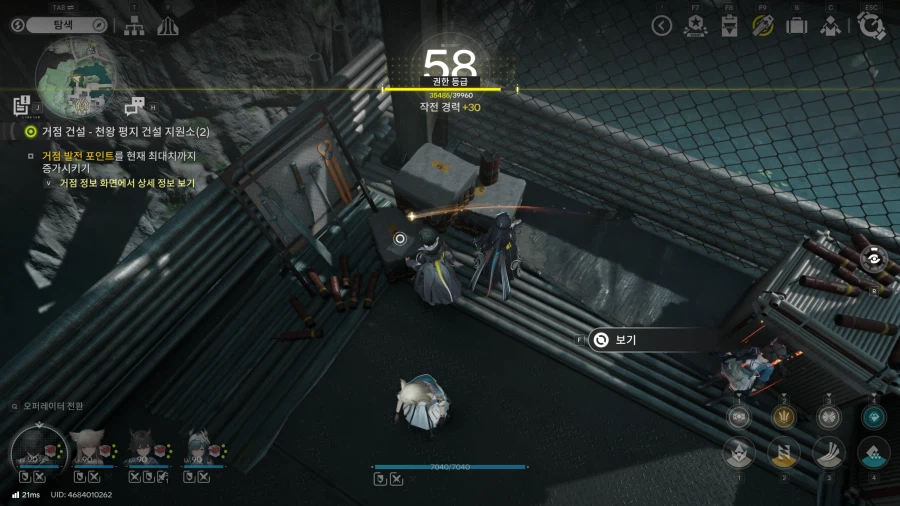Open the road-shaped icon beside the network chart
This screenshot has width=900, height=506.
167,26
